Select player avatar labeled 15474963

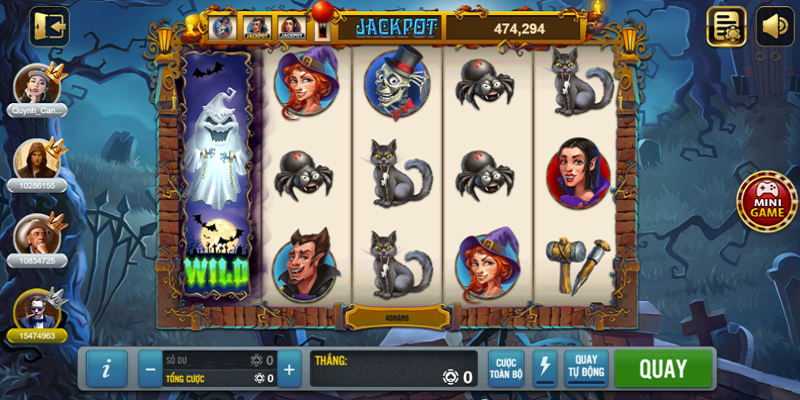tap(37, 309)
